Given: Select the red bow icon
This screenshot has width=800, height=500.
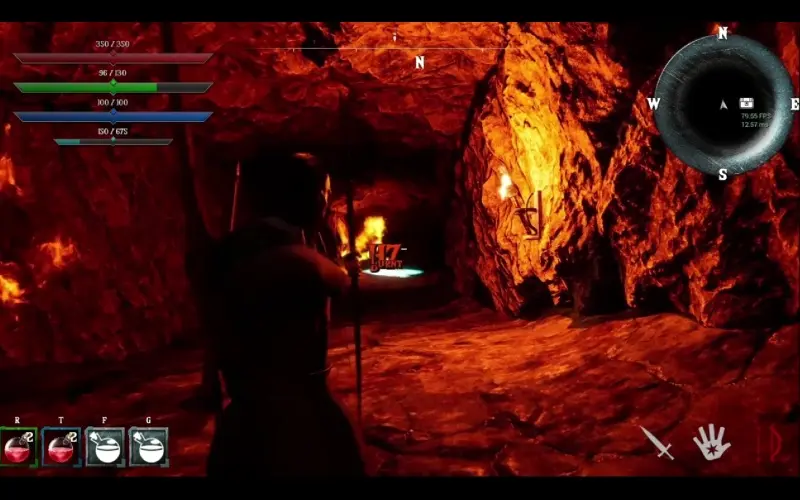Looking at the screenshot, I should (771, 442).
